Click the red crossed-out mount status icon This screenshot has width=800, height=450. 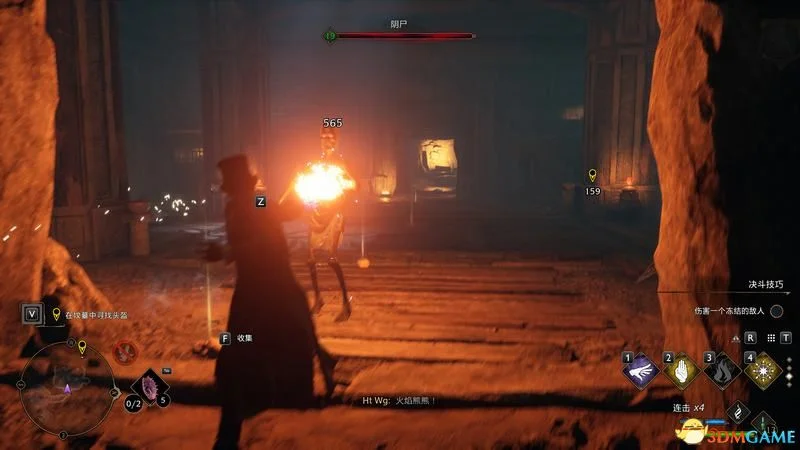click(x=126, y=351)
